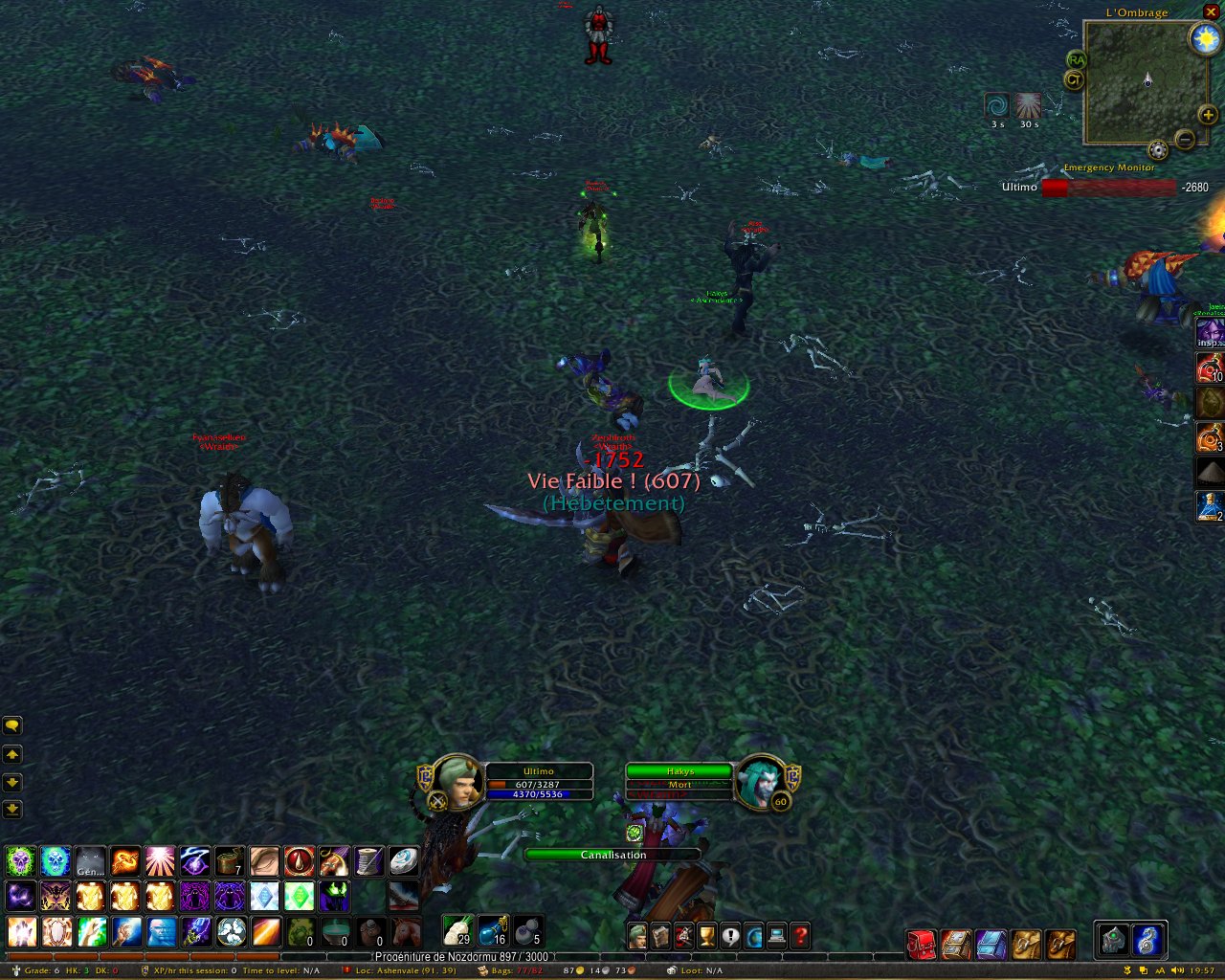
Task: Click the sun day-night indicator on minimap
Action: coord(1204,39)
